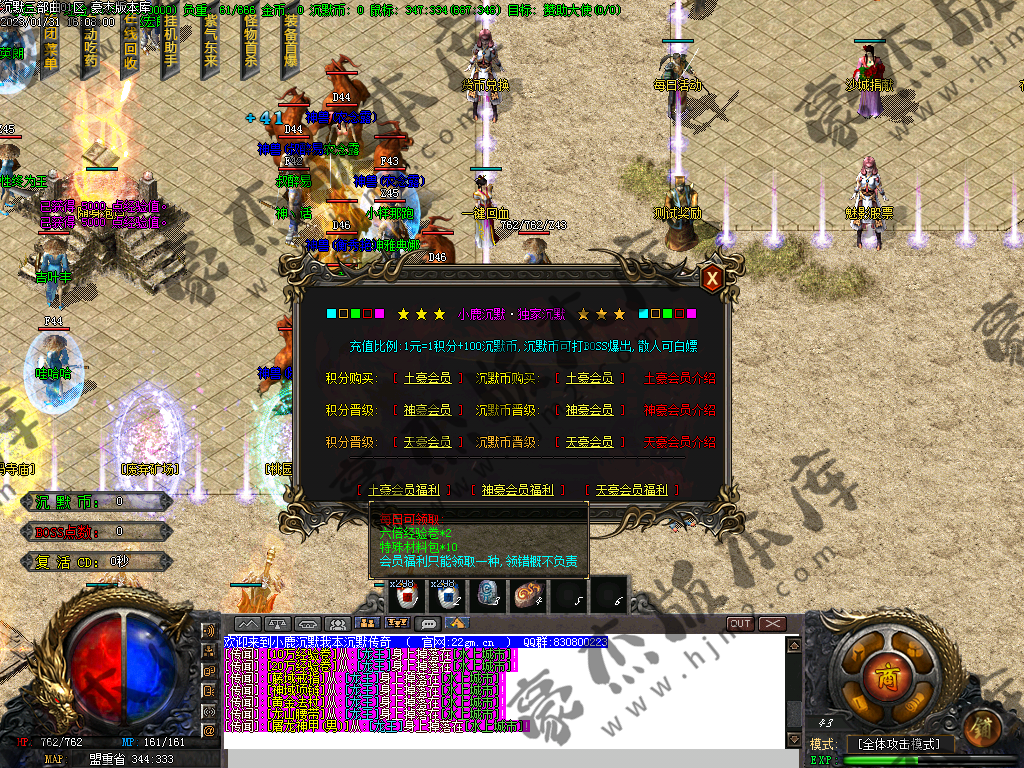Upgrade to 天豪会员 using 沉默币
1024x768 pixels.
click(589, 442)
